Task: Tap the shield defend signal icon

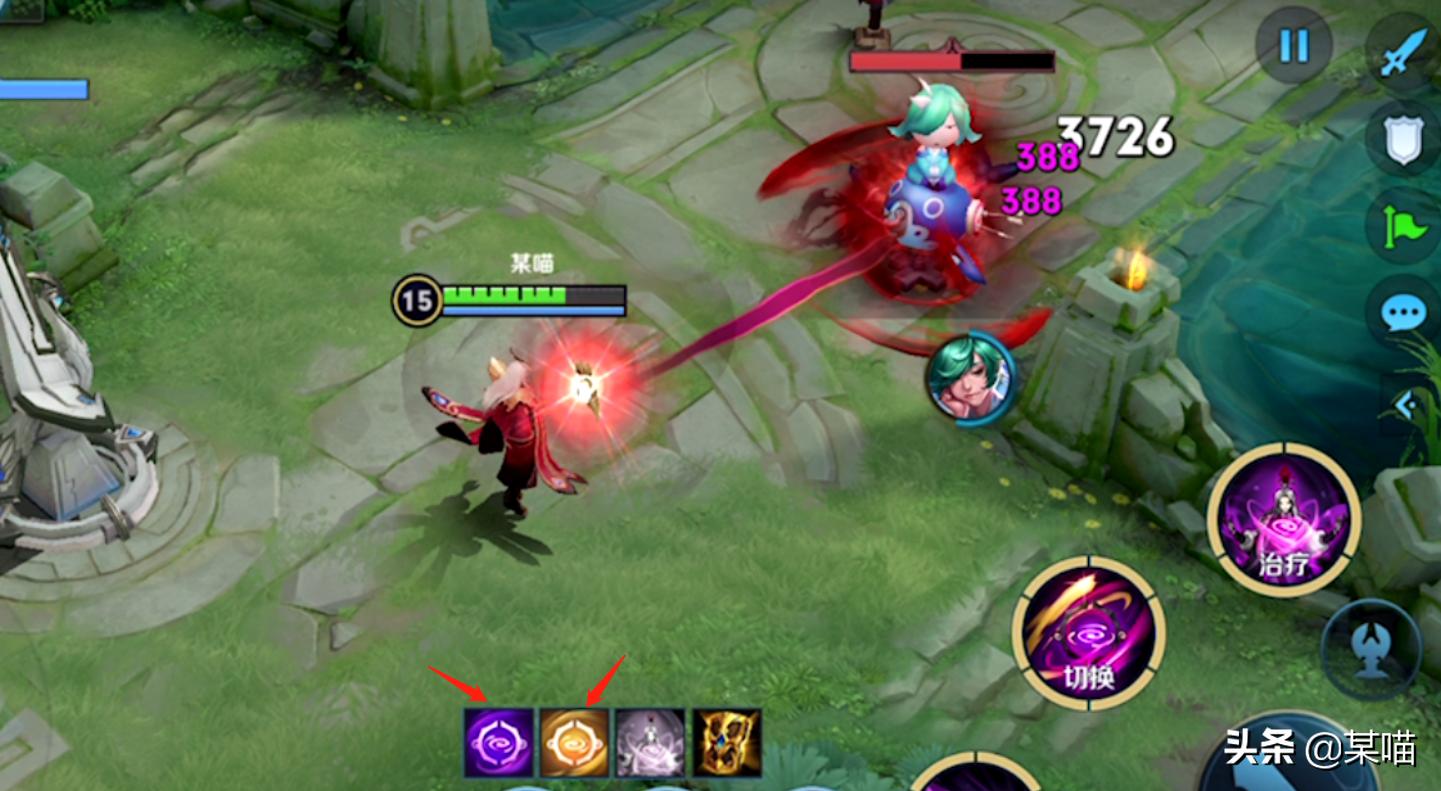Action: coord(1404,141)
